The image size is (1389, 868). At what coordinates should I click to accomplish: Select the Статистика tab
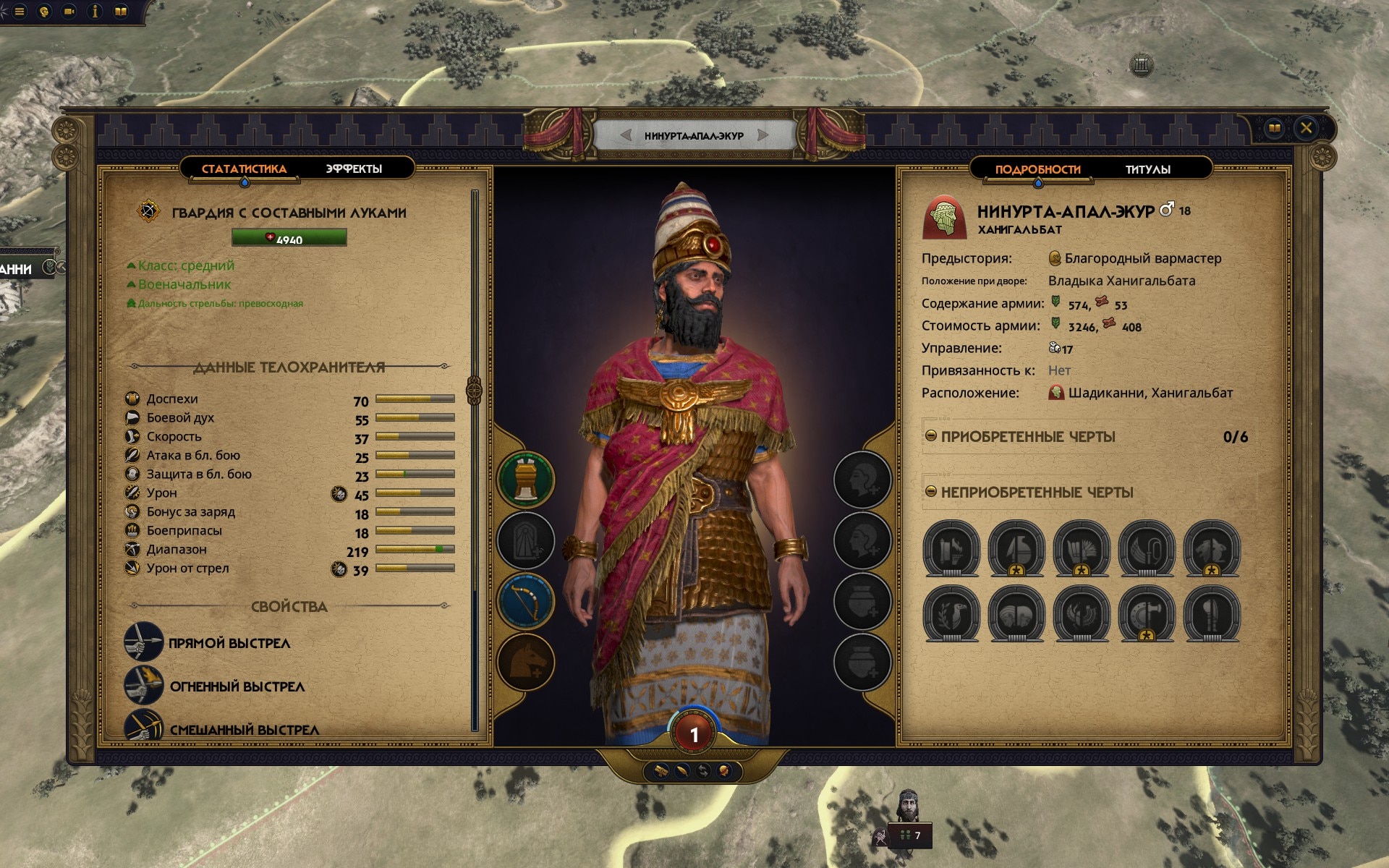pyautogui.click(x=244, y=169)
